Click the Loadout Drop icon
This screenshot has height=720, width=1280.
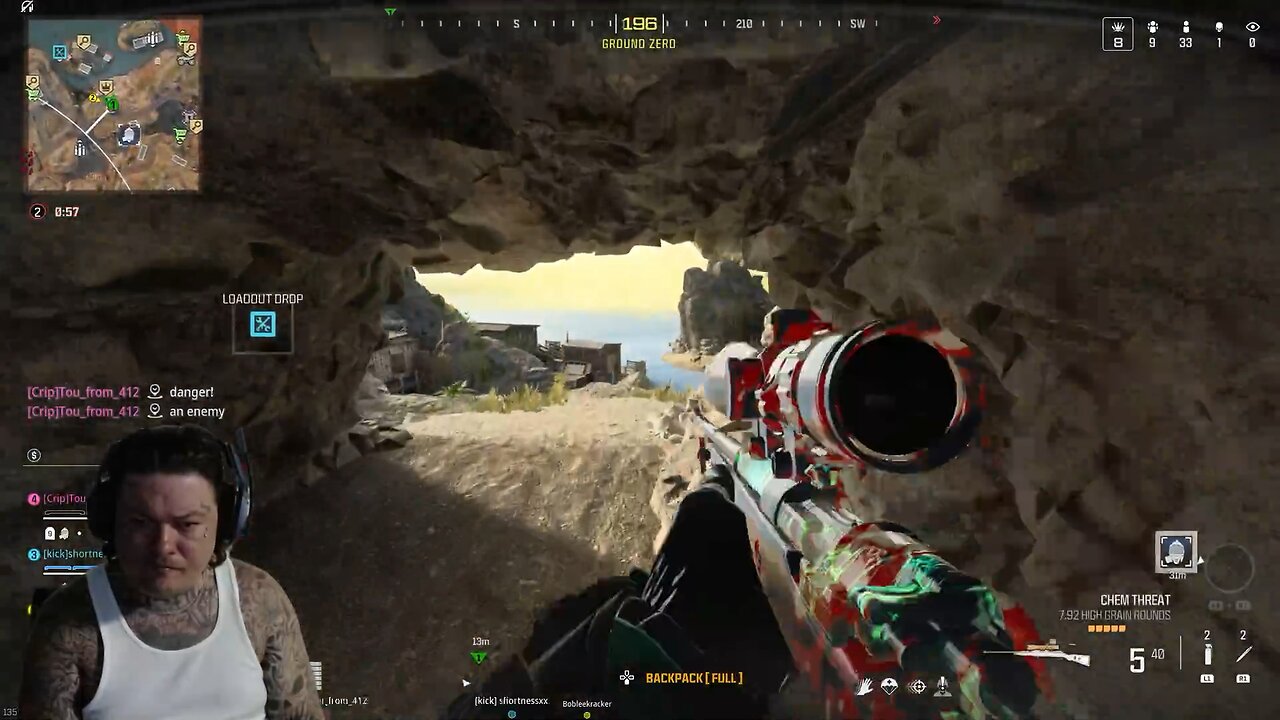(x=261, y=324)
